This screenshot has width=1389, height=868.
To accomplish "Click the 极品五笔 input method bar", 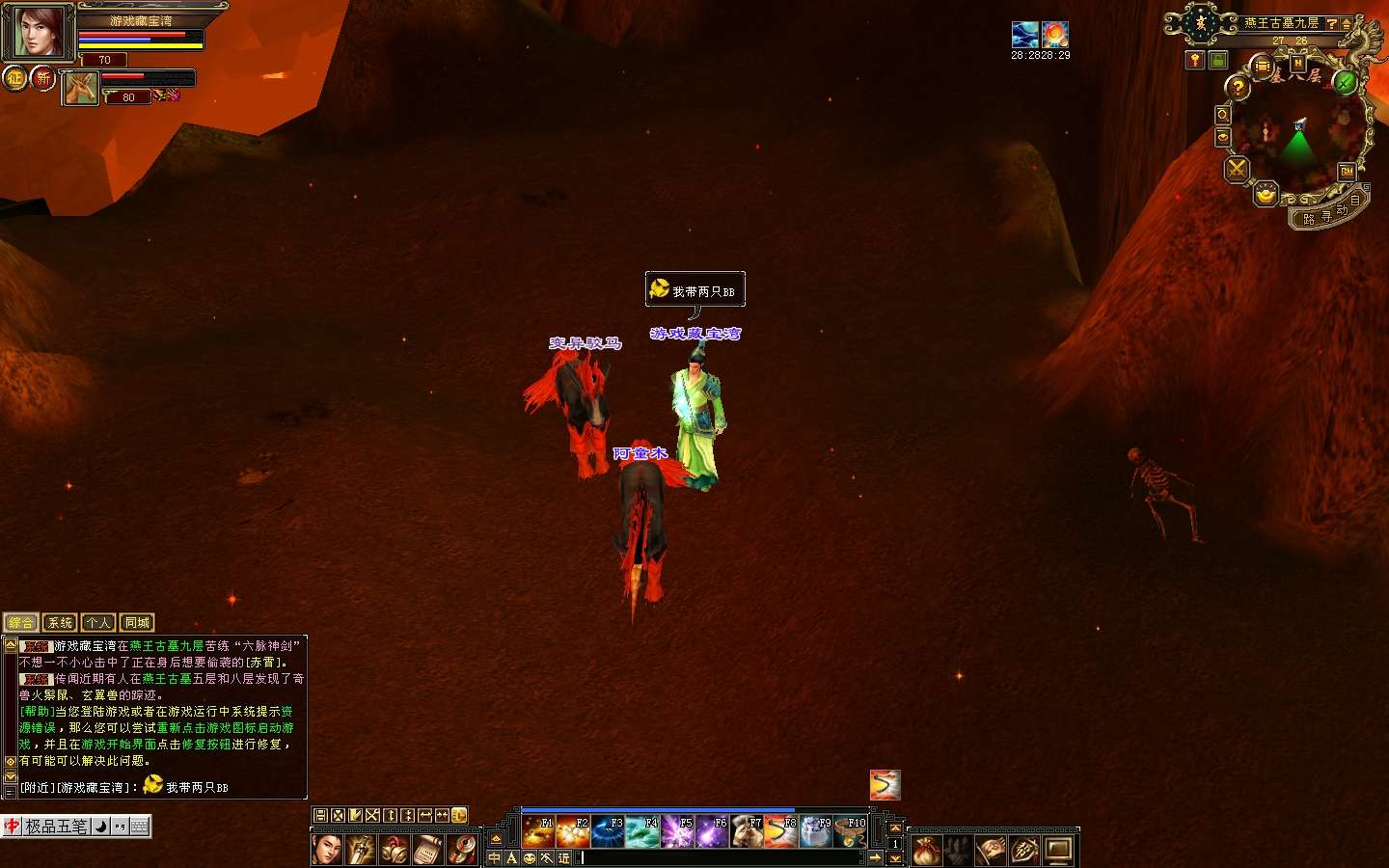I will tap(56, 827).
